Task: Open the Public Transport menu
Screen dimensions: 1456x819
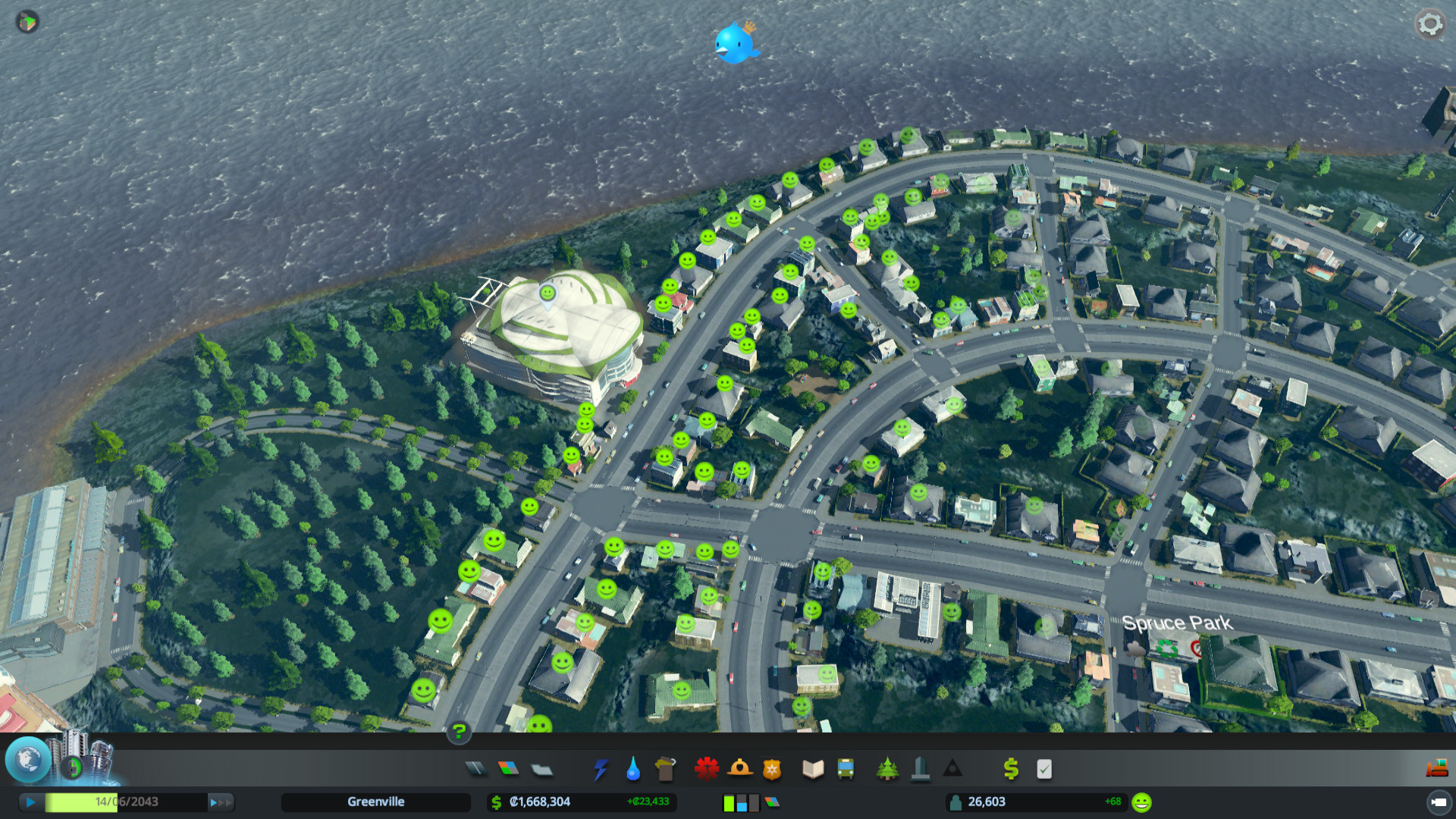Action: click(845, 768)
